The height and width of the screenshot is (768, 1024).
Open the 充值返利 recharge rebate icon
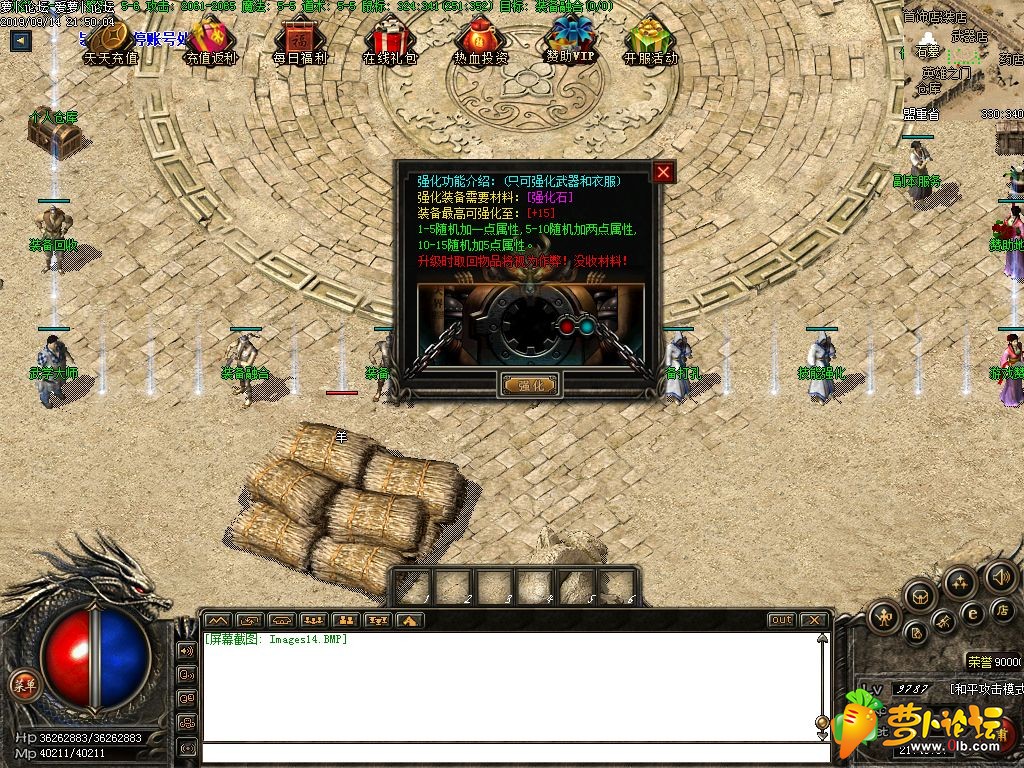coord(210,42)
